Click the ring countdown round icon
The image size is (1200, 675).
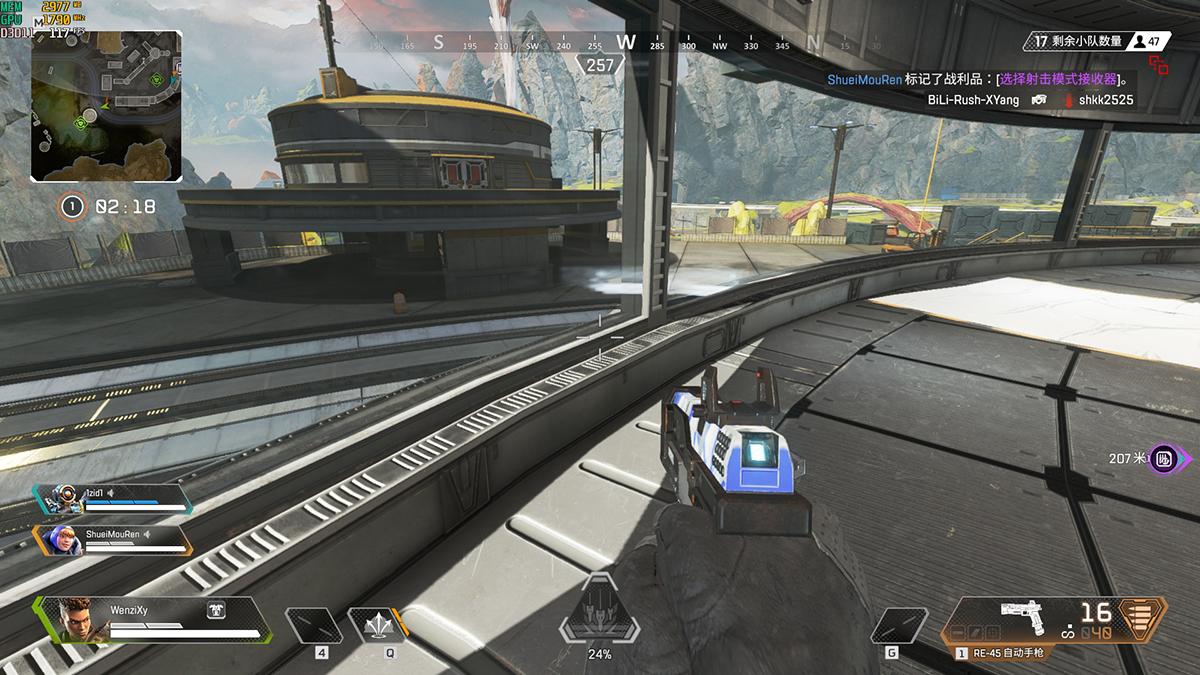71,207
